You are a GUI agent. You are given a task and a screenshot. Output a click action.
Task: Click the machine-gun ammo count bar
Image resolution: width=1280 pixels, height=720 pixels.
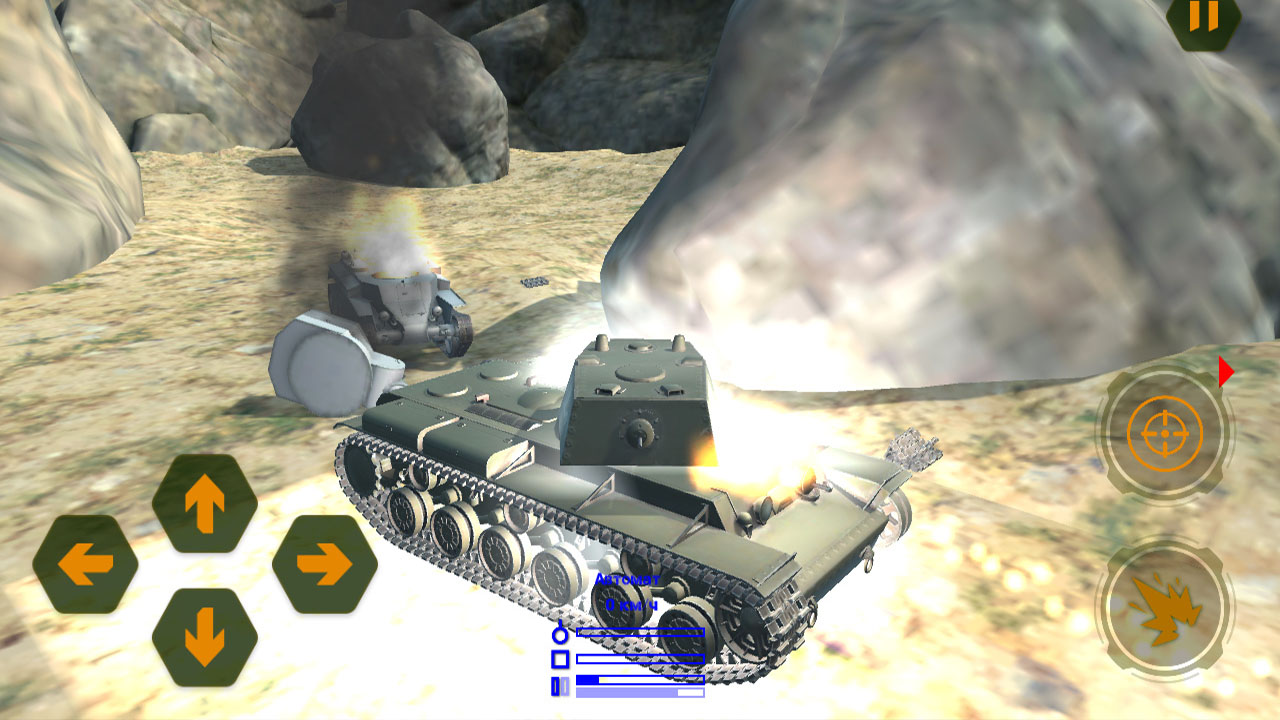pyautogui.click(x=640, y=680)
